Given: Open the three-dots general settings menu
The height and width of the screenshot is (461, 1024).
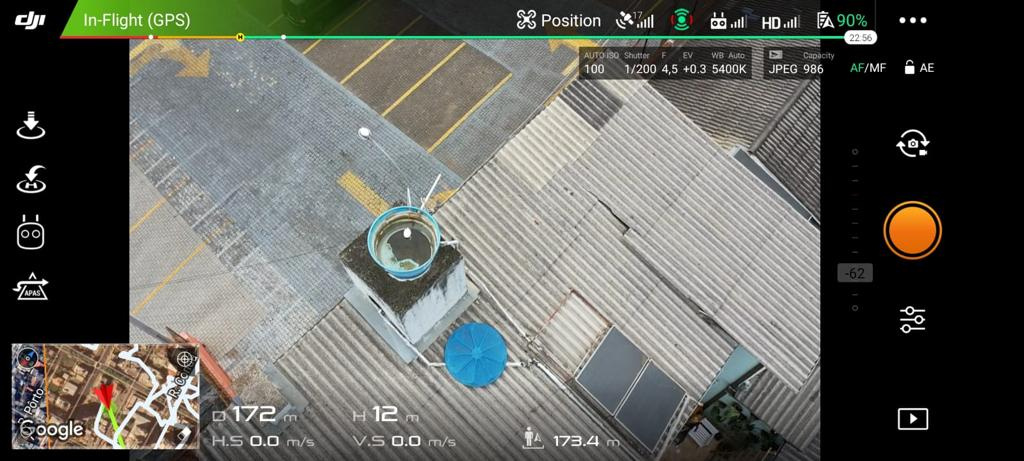Looking at the screenshot, I should point(912,20).
